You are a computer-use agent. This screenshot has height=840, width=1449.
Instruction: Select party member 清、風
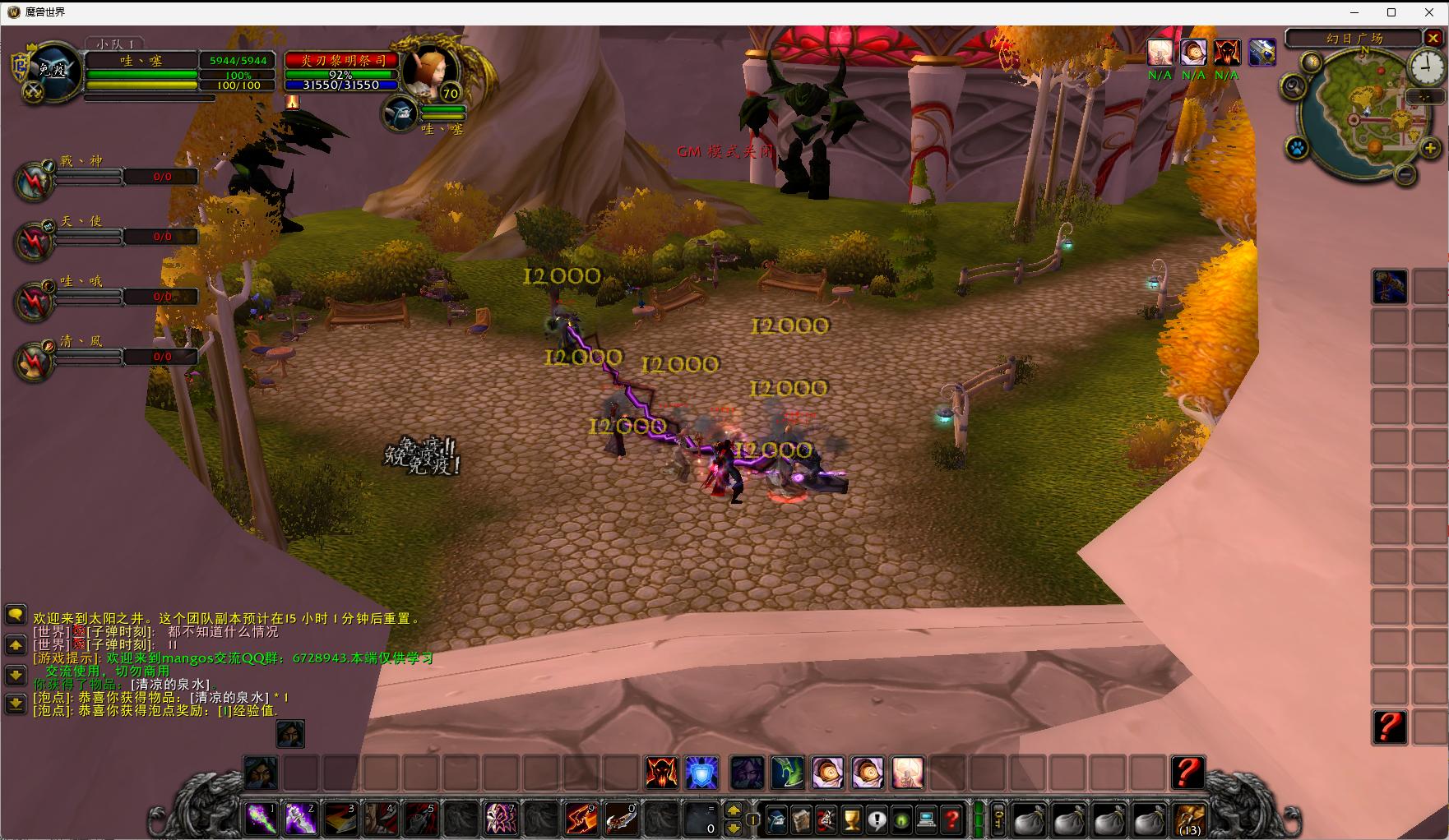pyautogui.click(x=35, y=360)
